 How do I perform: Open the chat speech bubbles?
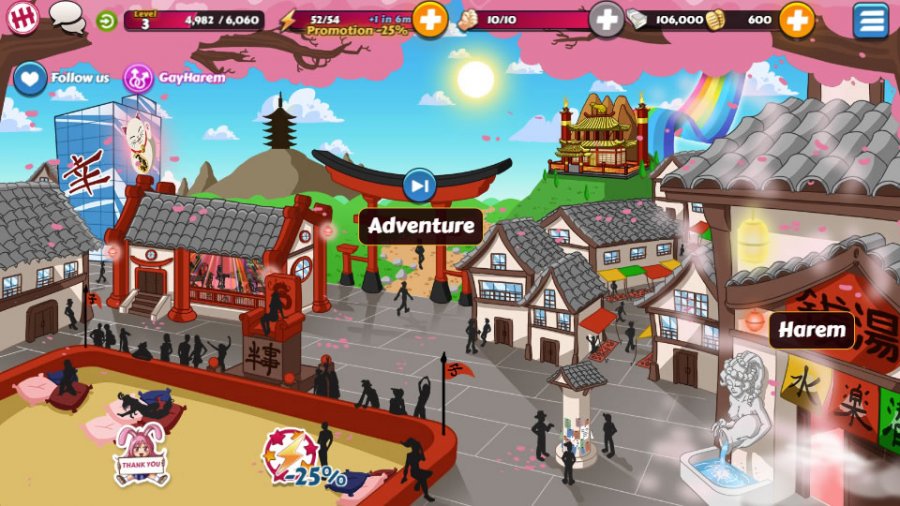point(66,16)
